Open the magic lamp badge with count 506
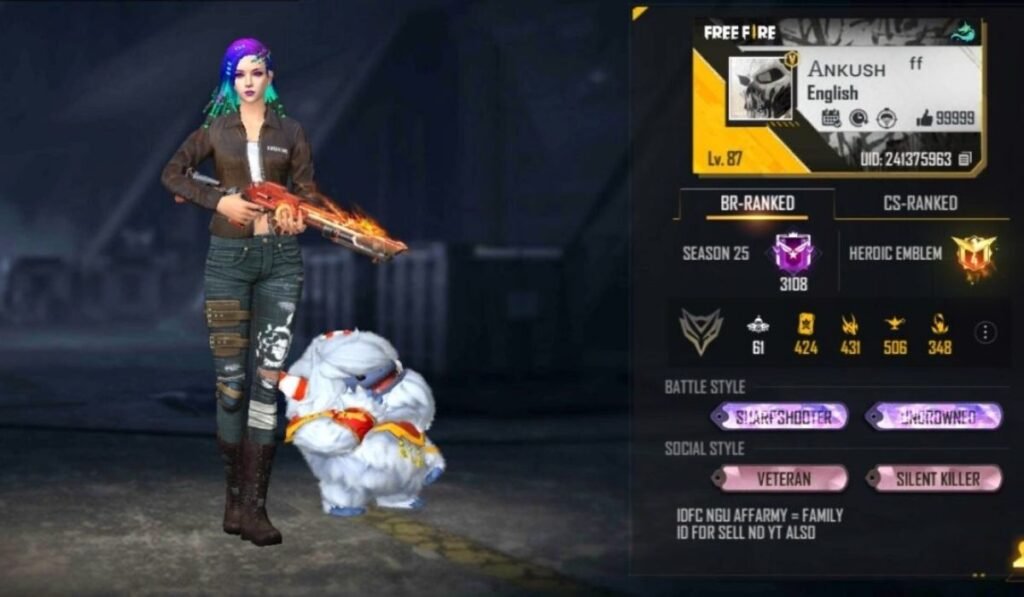The width and height of the screenshot is (1024, 597). point(894,326)
